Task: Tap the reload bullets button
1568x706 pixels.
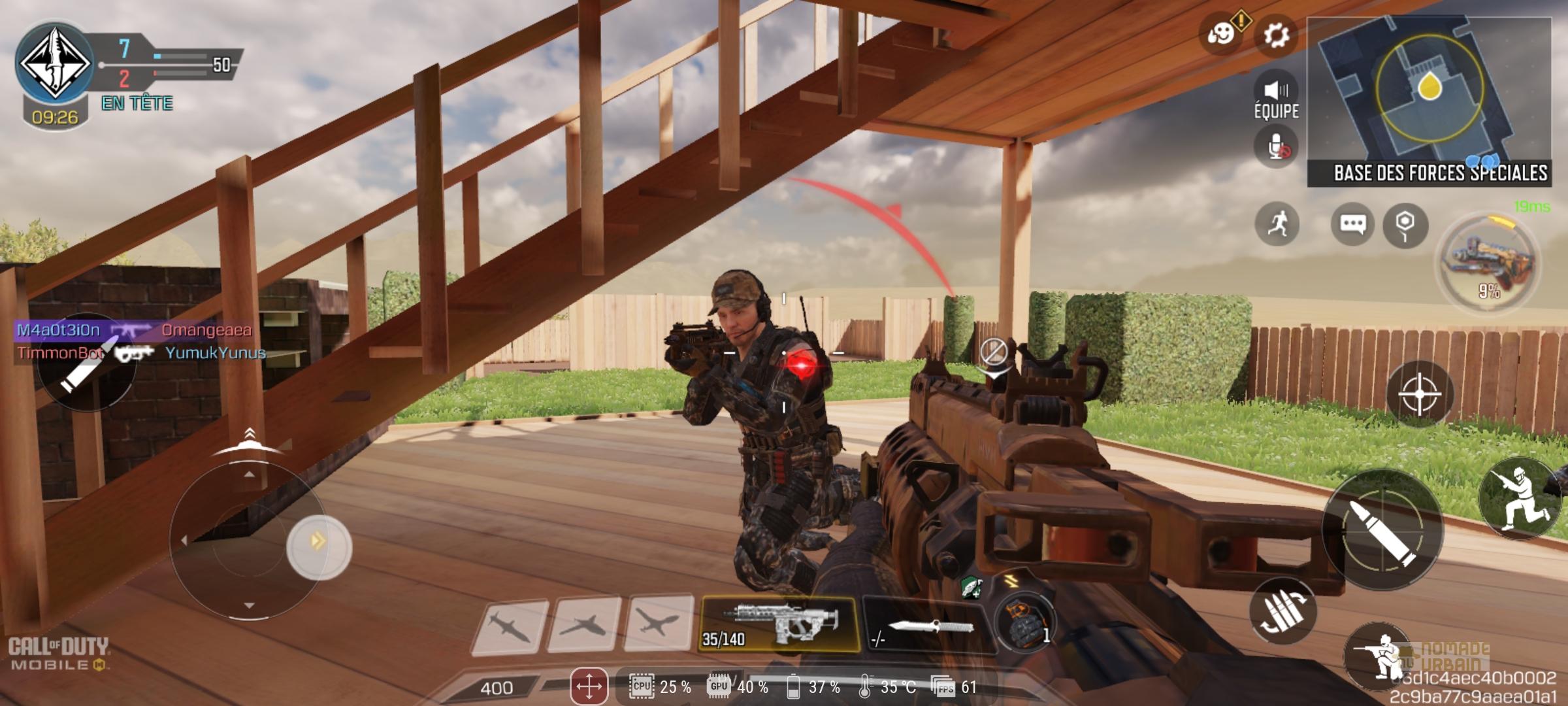Action: (1282, 611)
